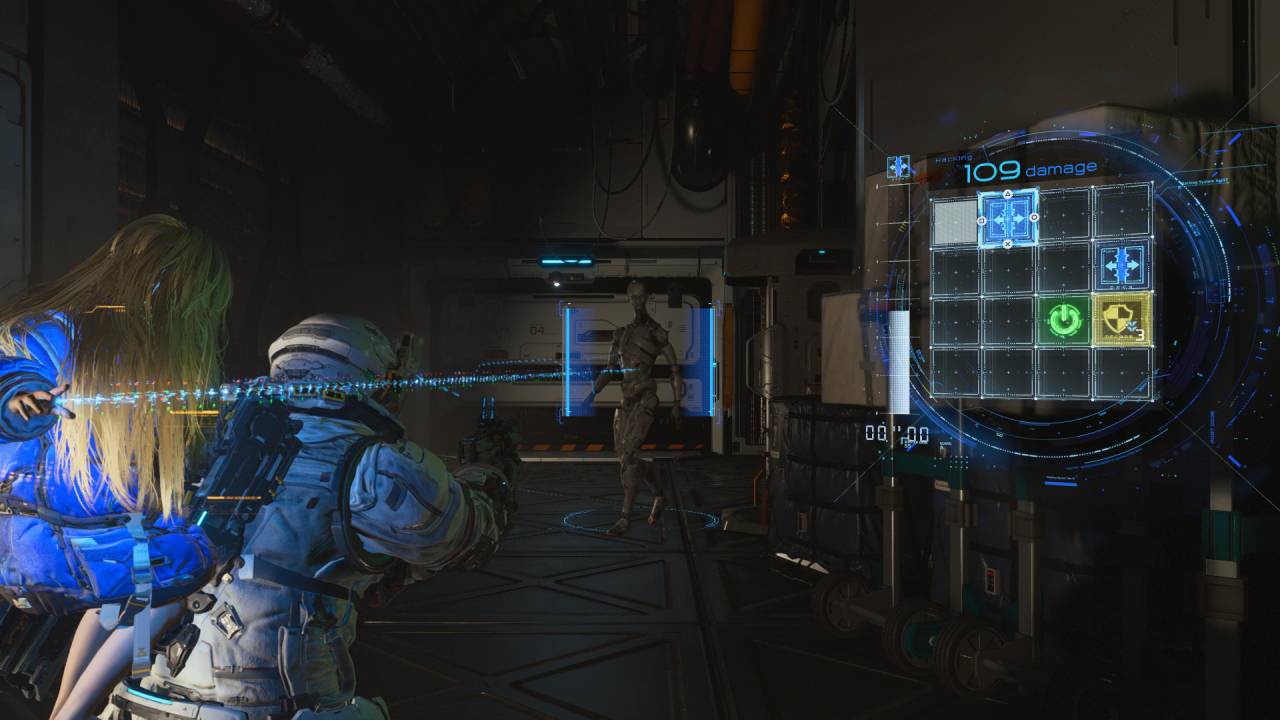Click the circle prompt beside the selected tile
The height and width of the screenshot is (720, 1280).
(x=1034, y=218)
